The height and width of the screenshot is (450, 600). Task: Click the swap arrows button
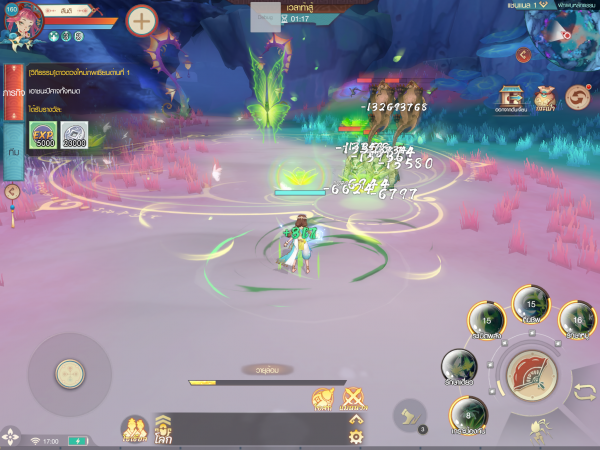[x=583, y=392]
